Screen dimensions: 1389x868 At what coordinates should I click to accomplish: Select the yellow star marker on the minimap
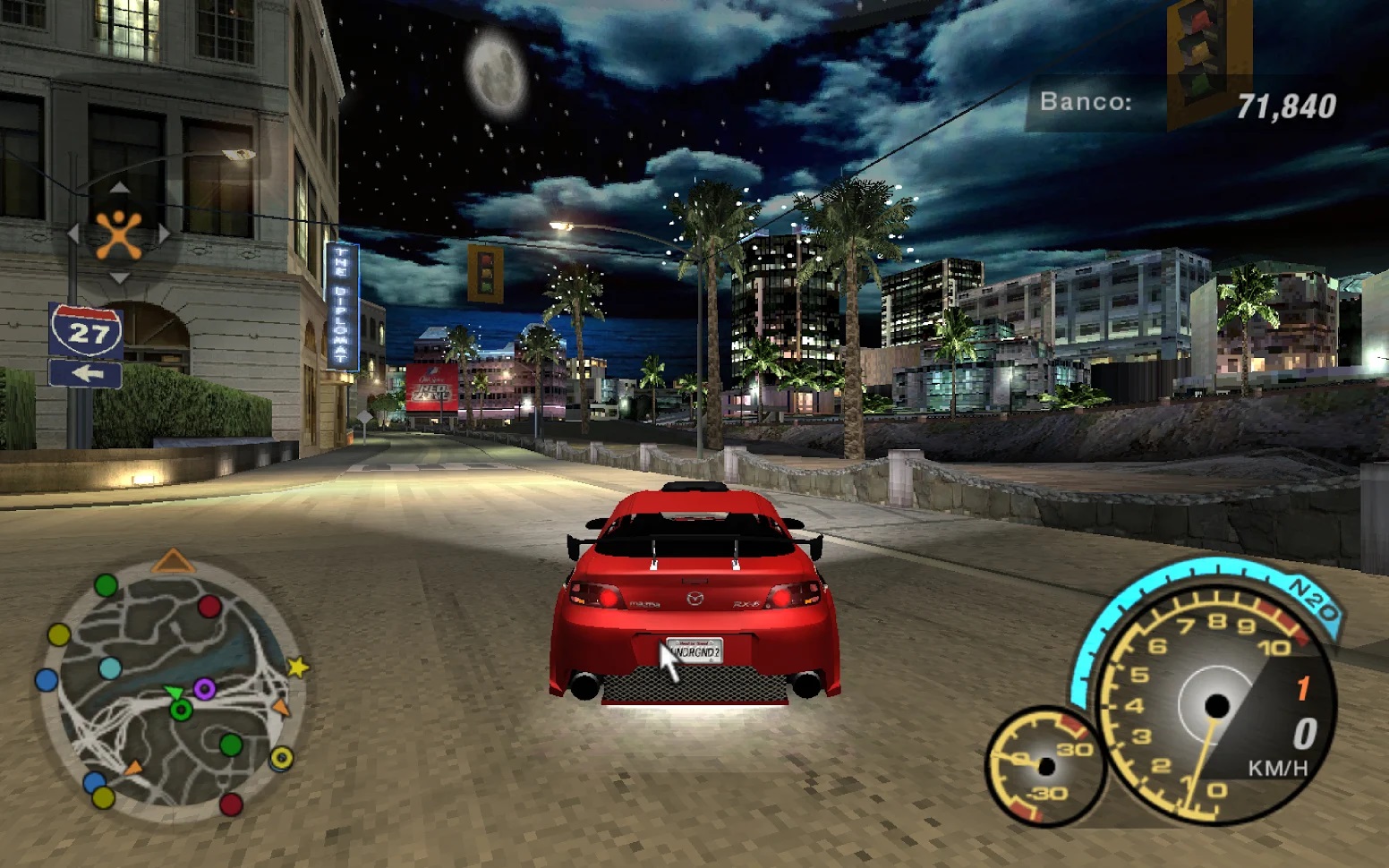point(297,667)
